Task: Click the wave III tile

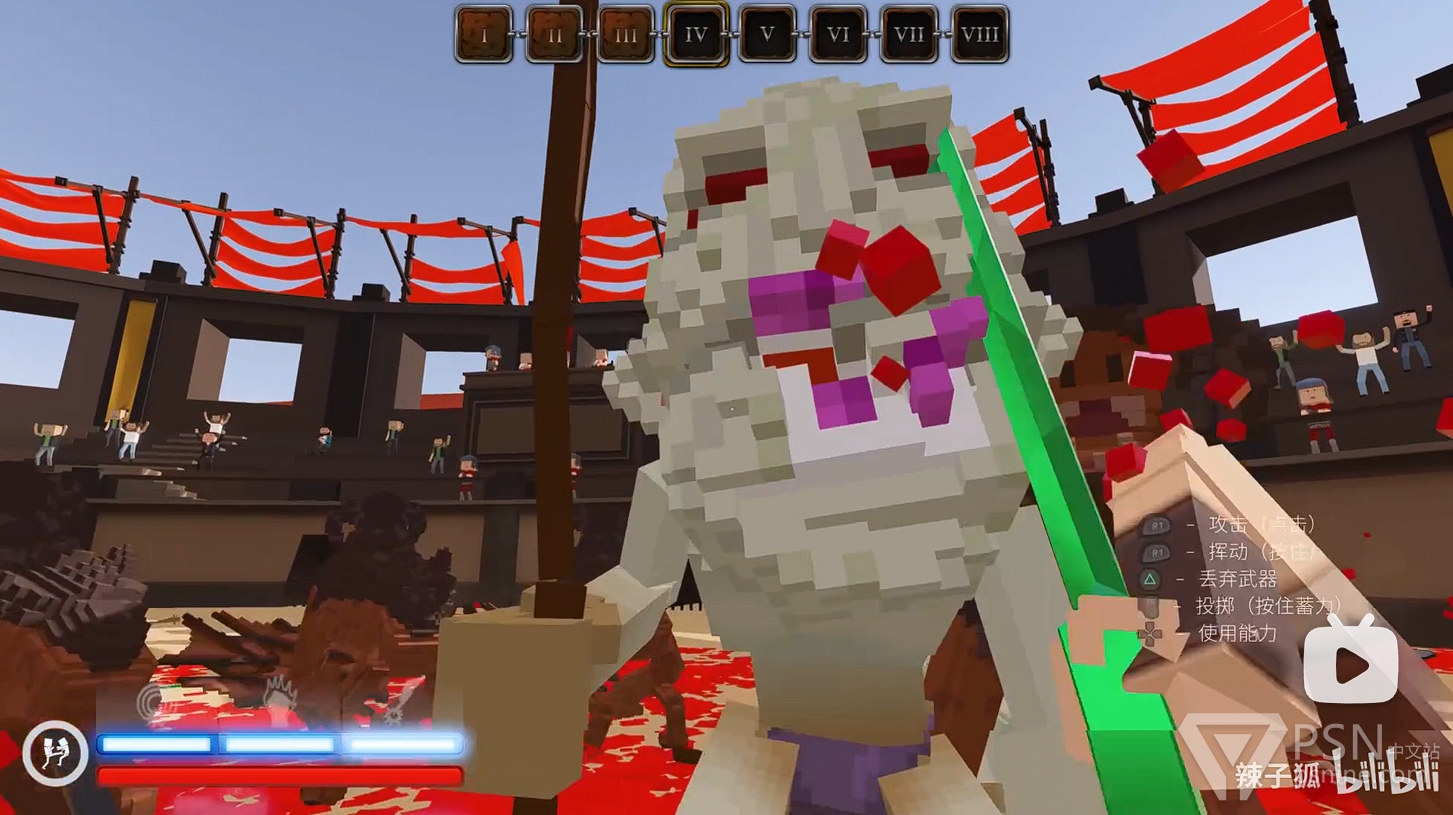Action: (x=626, y=35)
